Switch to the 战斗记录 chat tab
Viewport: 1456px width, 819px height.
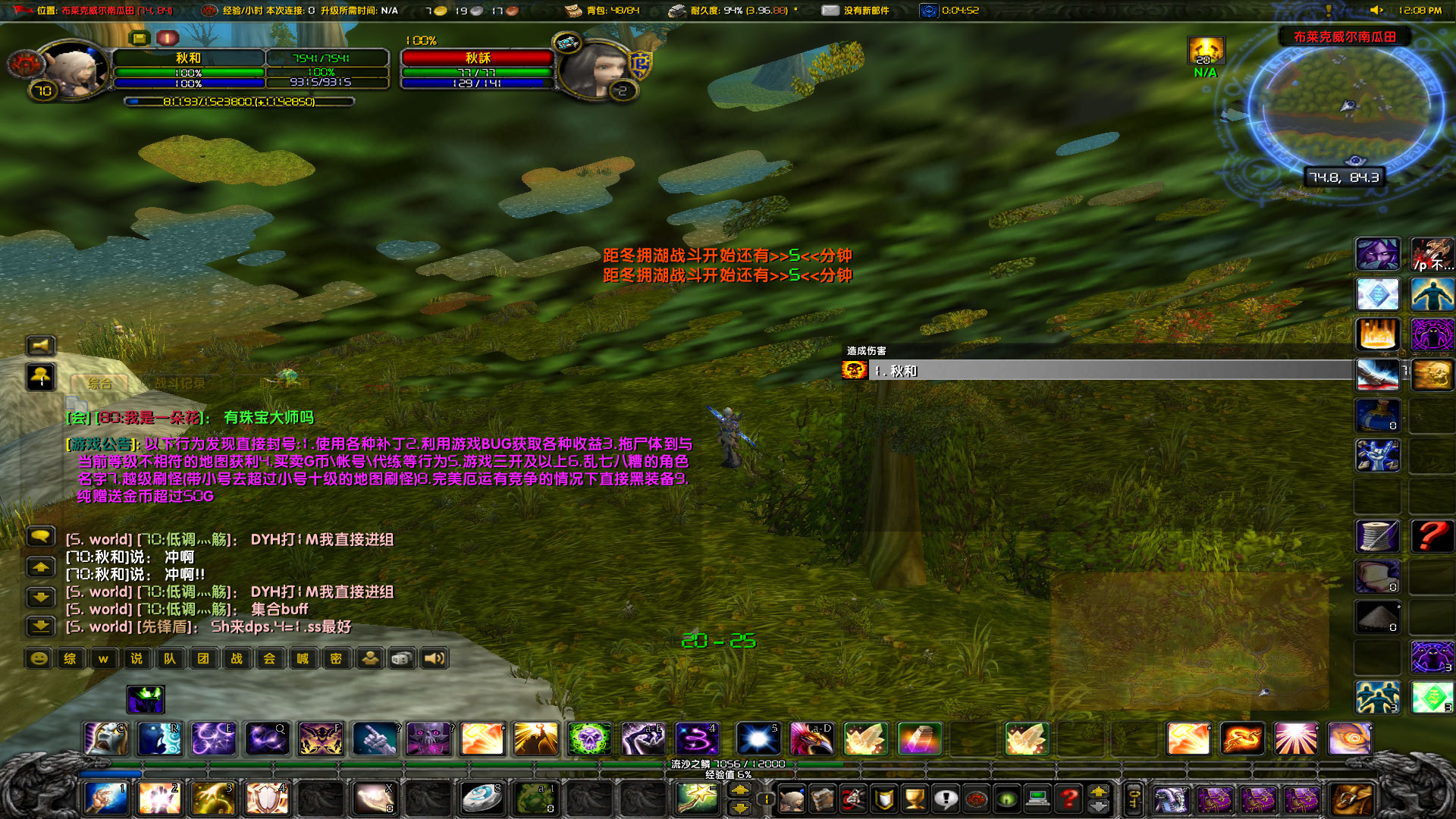click(180, 384)
